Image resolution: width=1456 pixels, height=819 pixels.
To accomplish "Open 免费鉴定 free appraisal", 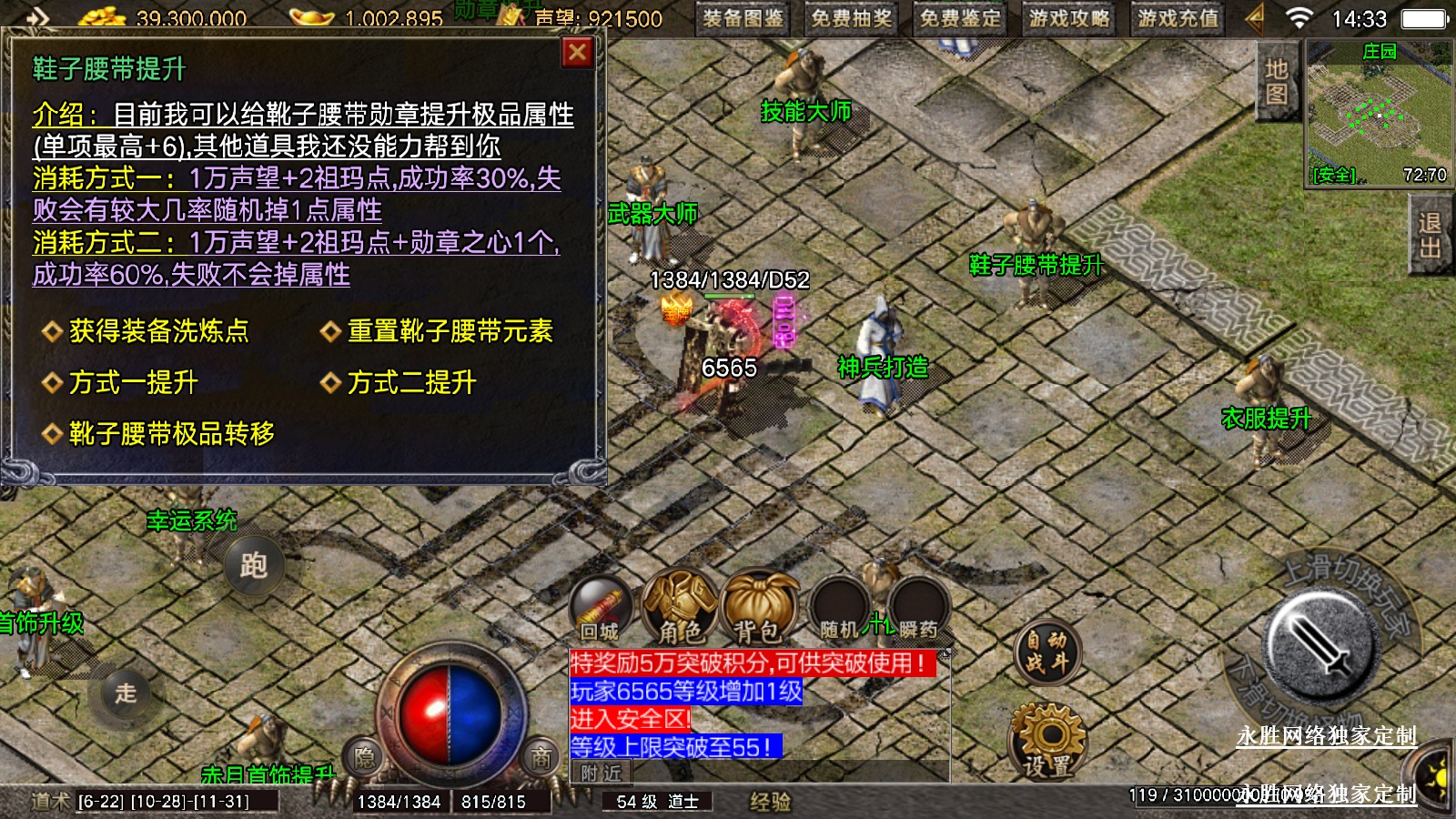I will click(x=960, y=18).
